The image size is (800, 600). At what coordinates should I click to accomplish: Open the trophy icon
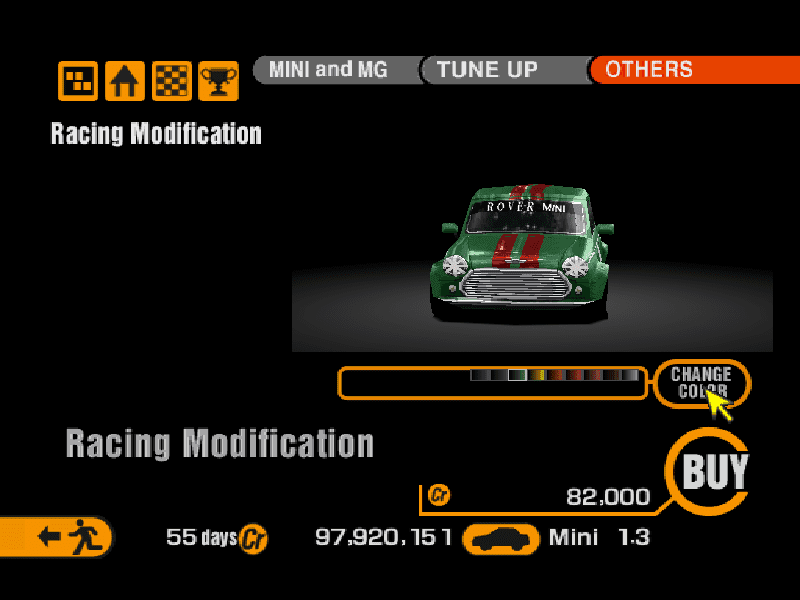pos(218,81)
